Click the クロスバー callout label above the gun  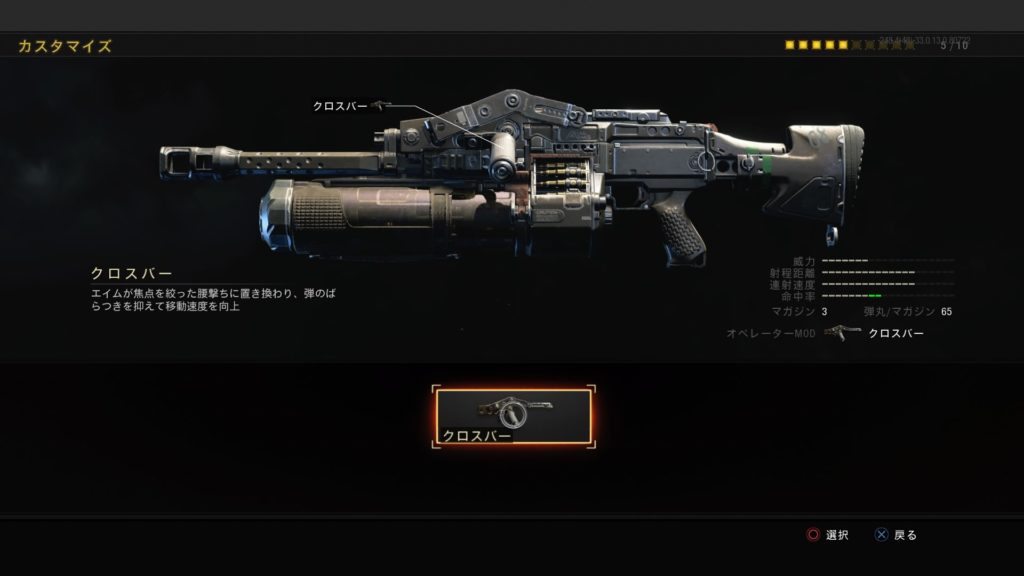coord(340,106)
